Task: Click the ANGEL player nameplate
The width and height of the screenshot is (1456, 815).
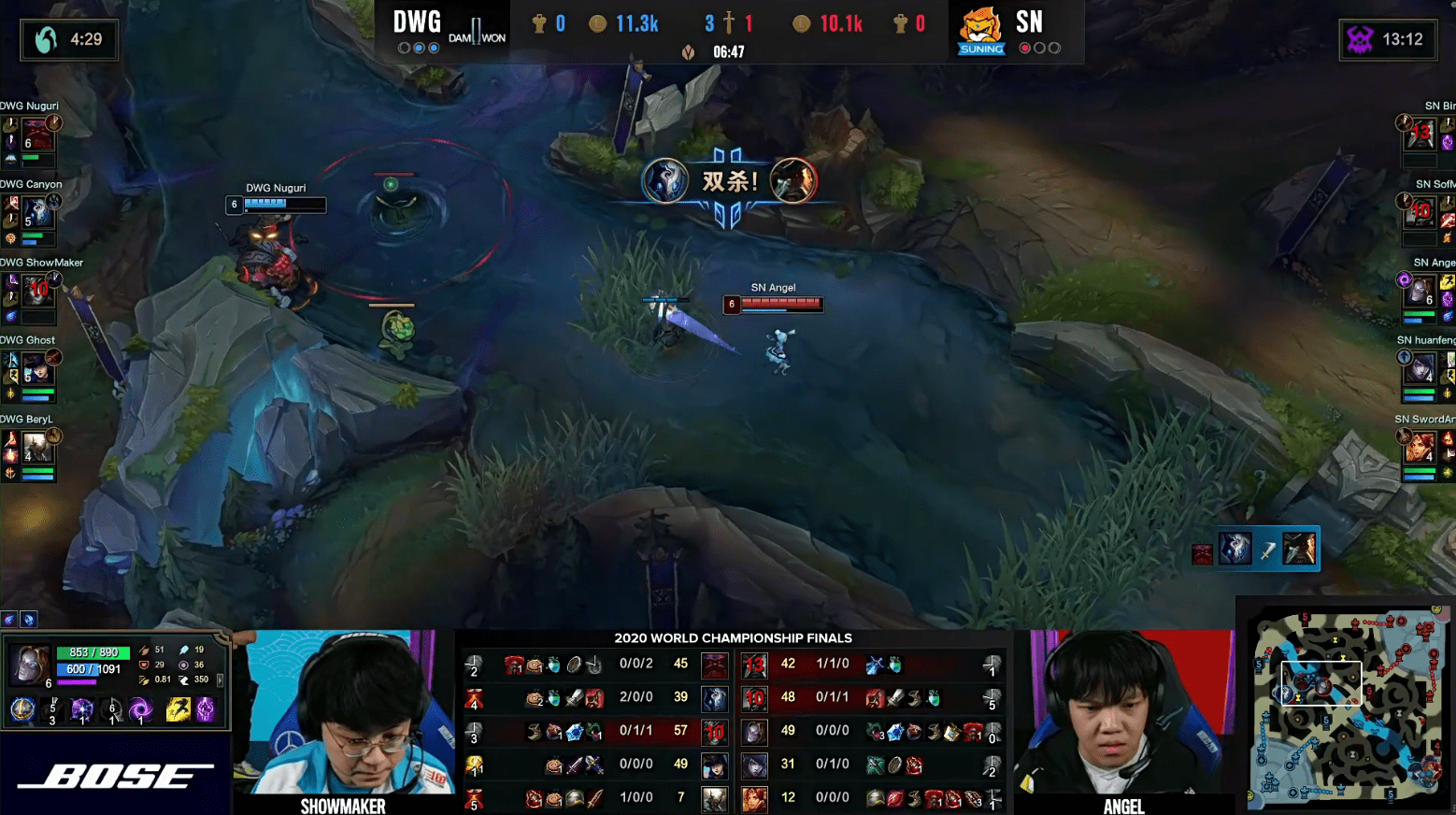Action: point(1124,806)
